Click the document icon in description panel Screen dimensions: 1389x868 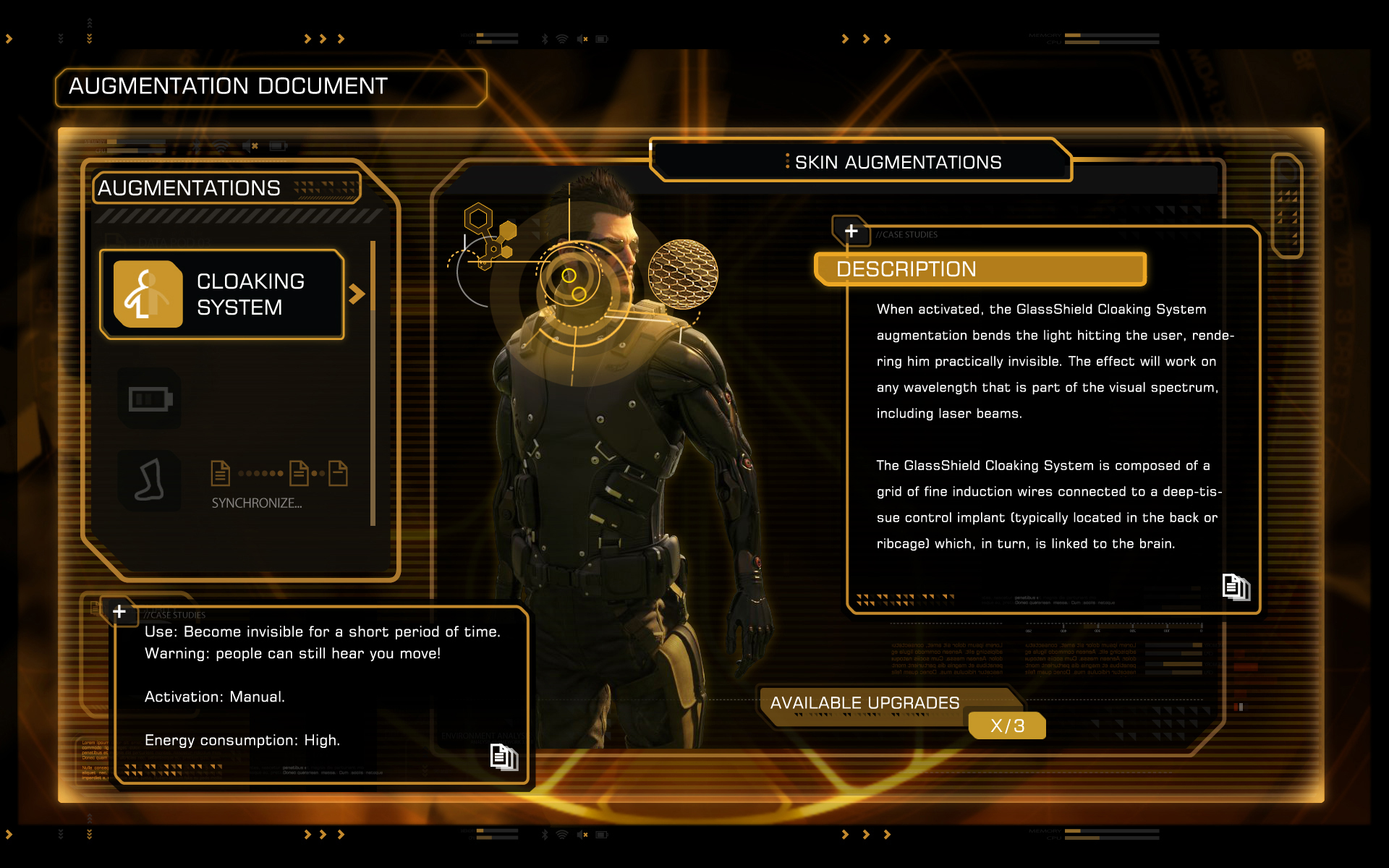(x=1236, y=587)
